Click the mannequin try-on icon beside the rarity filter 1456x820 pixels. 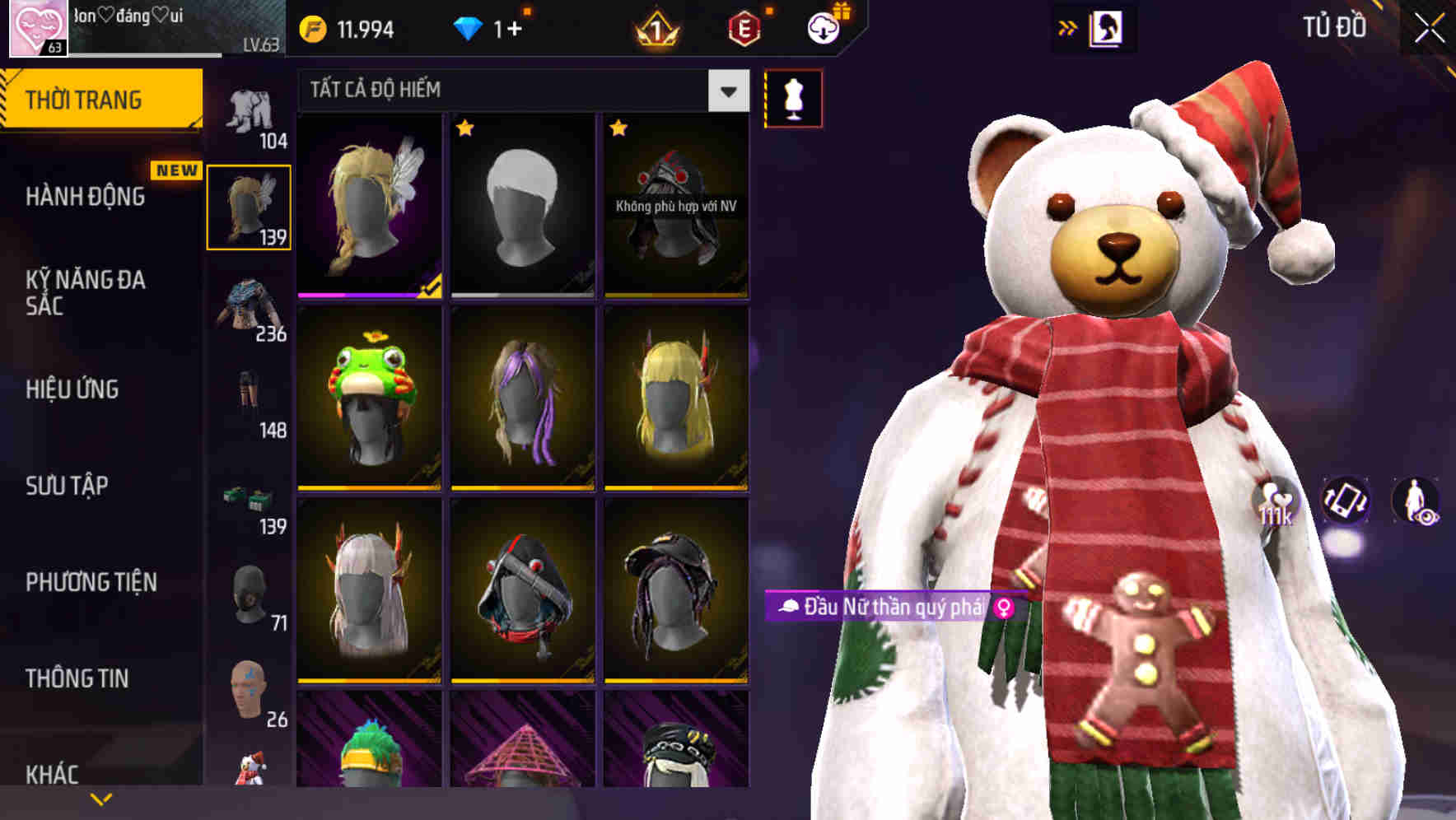[x=793, y=97]
